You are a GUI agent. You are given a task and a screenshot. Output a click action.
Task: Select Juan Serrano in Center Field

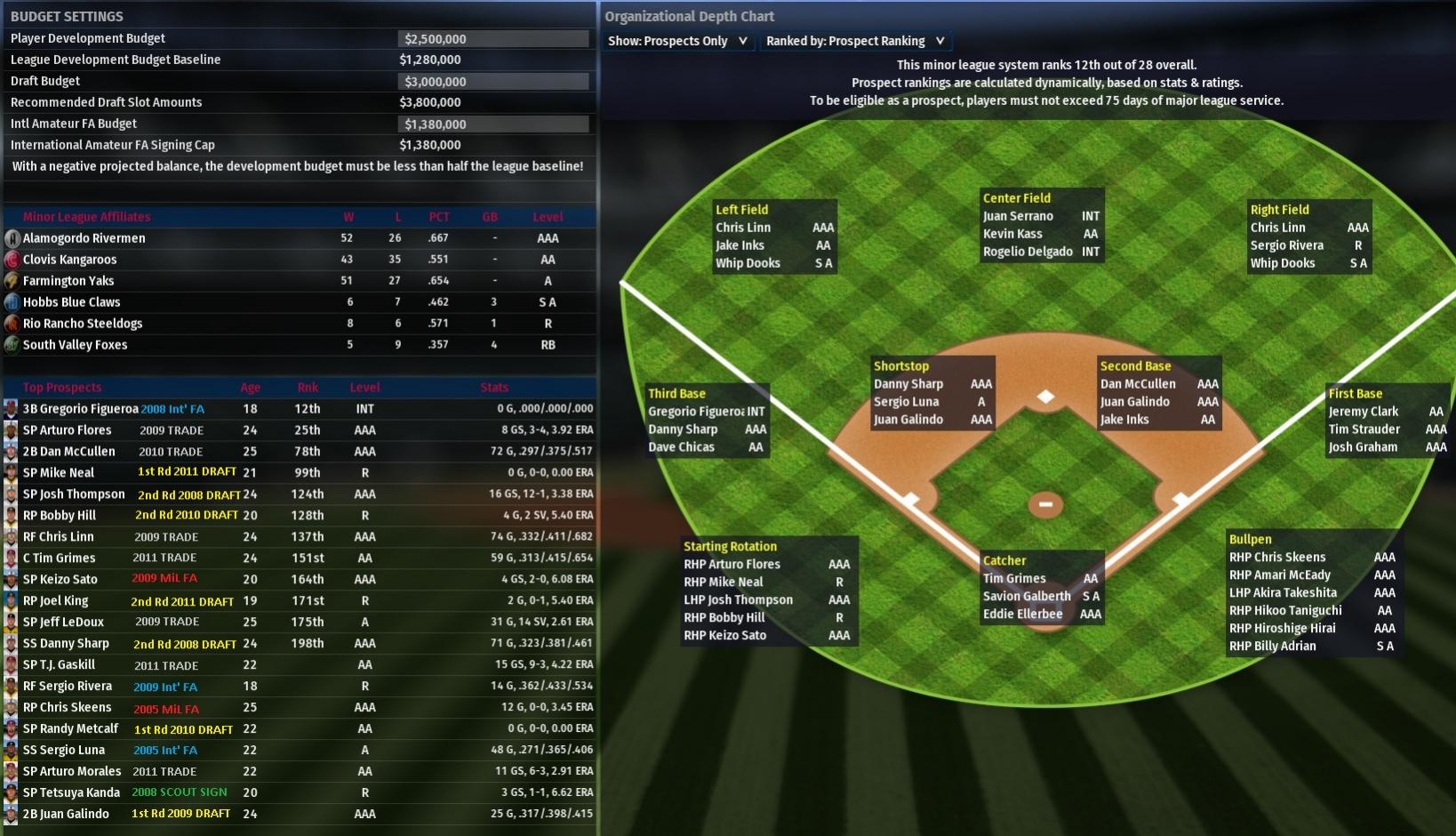click(x=1018, y=216)
